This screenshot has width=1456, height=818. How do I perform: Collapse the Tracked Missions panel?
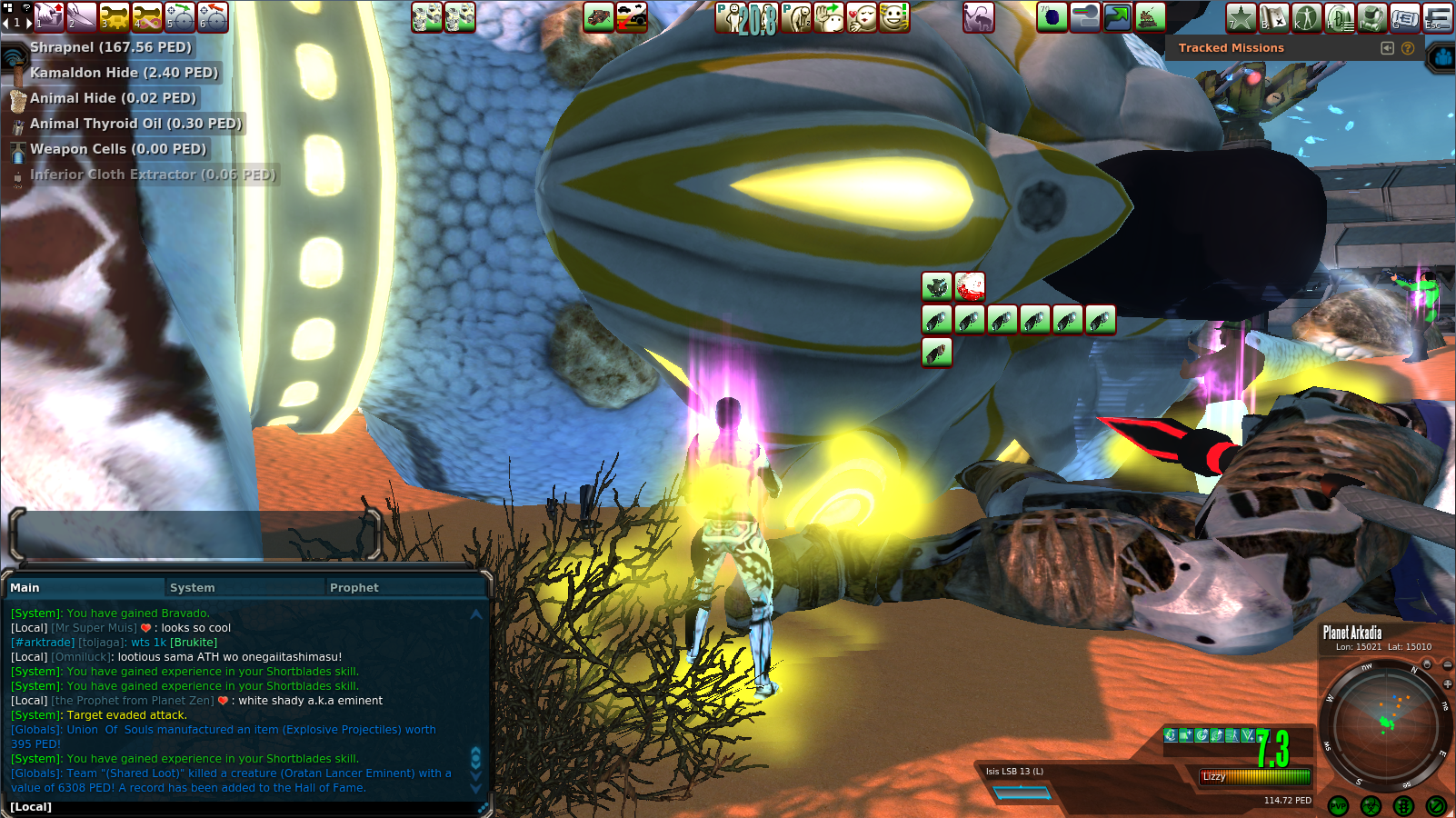click(x=1387, y=48)
